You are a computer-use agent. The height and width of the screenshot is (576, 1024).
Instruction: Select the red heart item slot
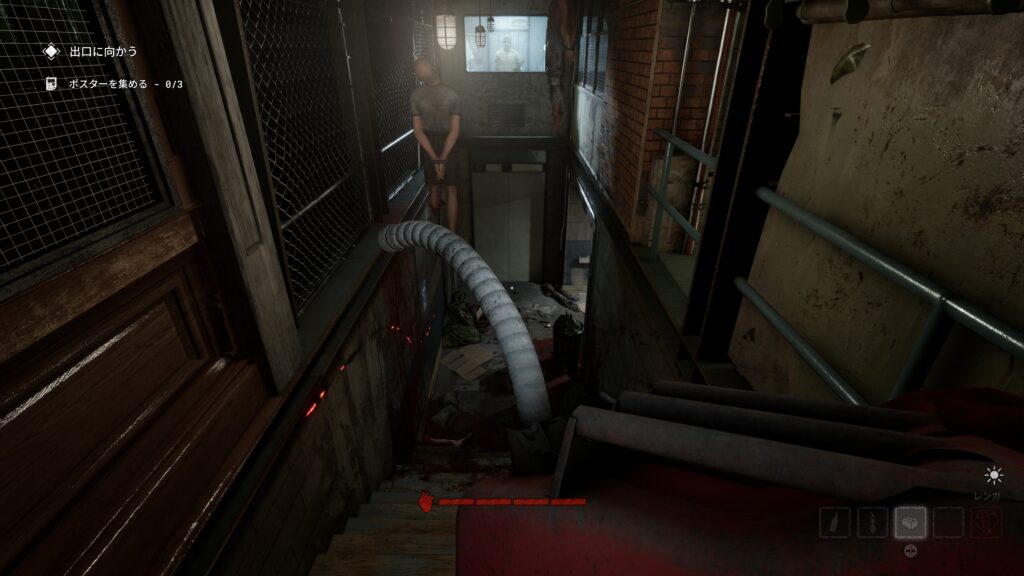point(985,522)
